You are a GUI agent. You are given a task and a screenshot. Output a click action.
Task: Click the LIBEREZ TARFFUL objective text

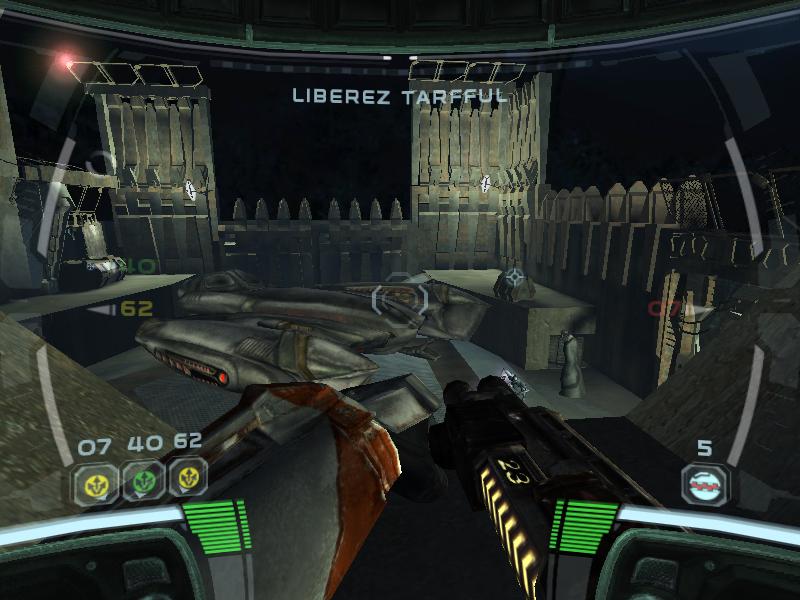(x=400, y=96)
